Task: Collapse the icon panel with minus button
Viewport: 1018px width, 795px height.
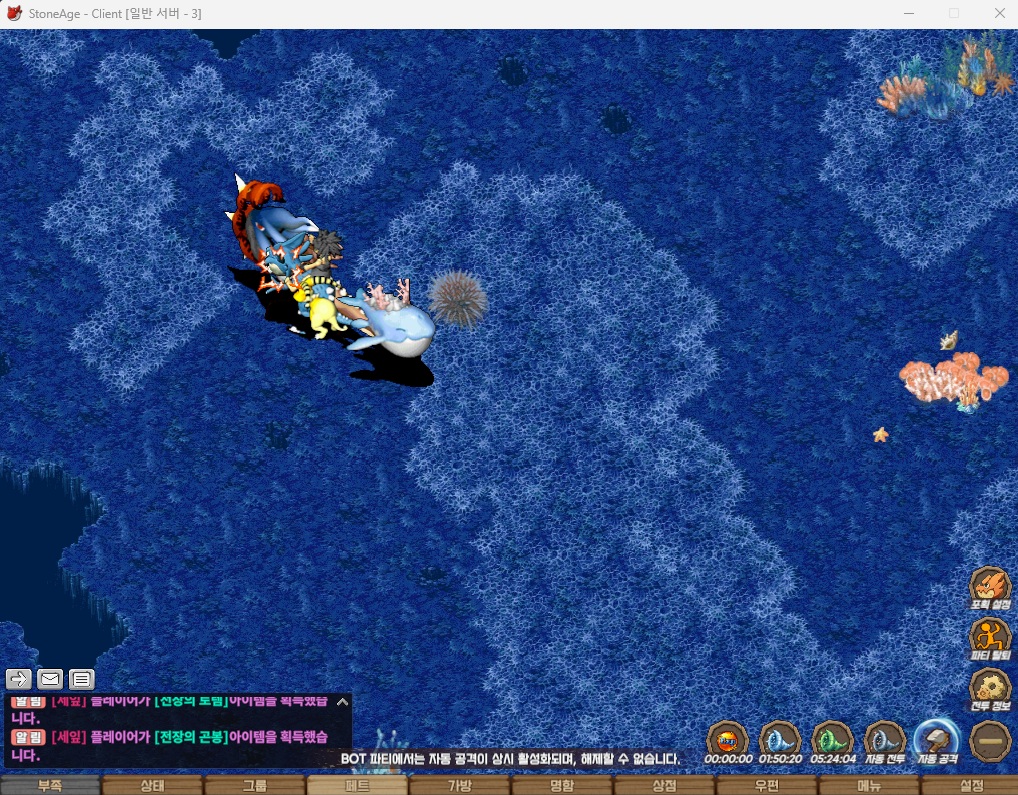Action: (990, 741)
